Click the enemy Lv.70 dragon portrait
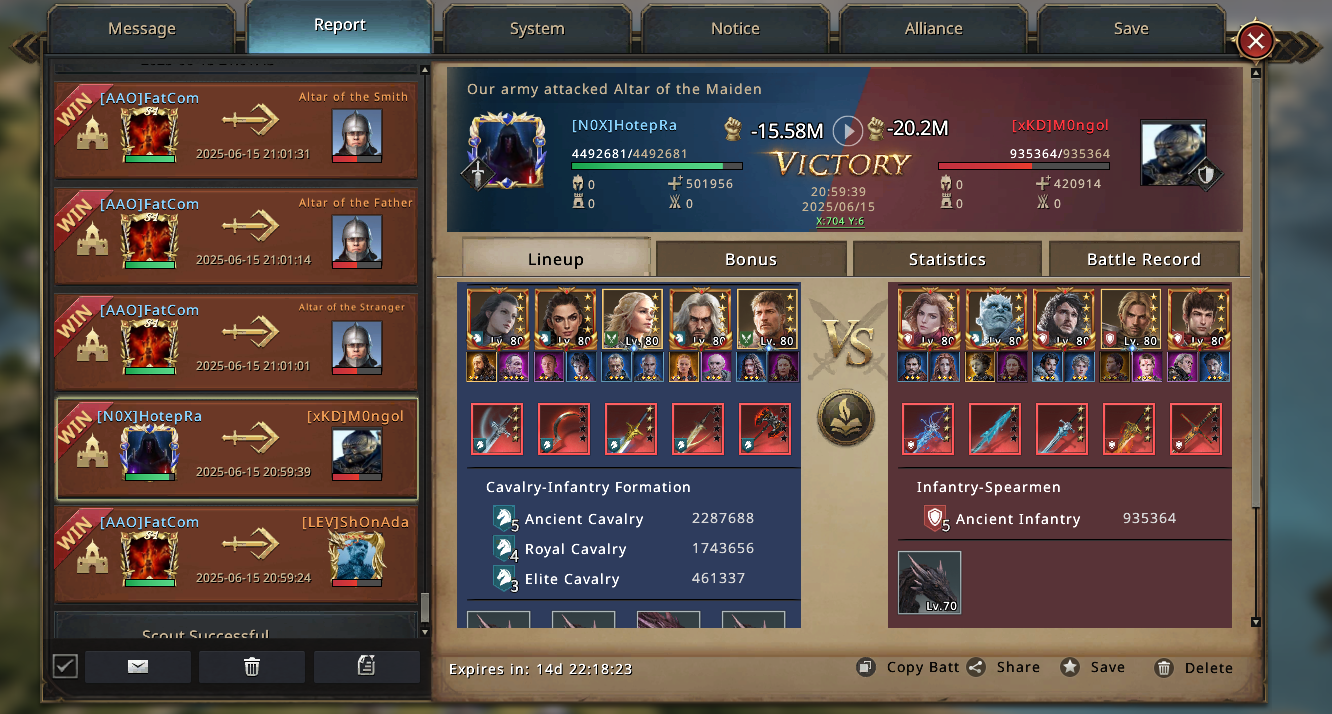The height and width of the screenshot is (714, 1332). 929,582
